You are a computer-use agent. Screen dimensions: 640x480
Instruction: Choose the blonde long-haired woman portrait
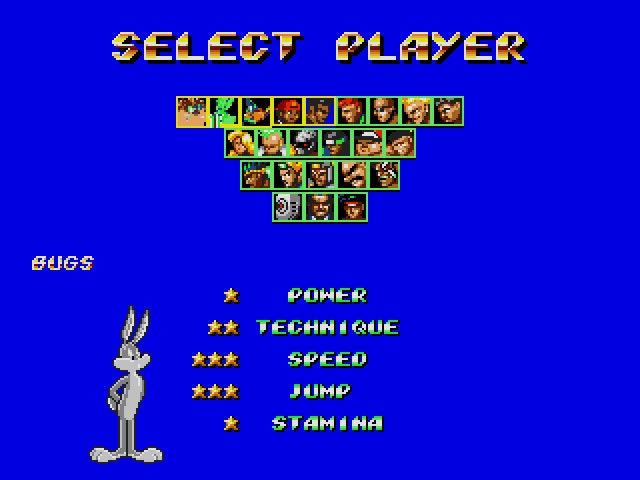click(x=240, y=143)
